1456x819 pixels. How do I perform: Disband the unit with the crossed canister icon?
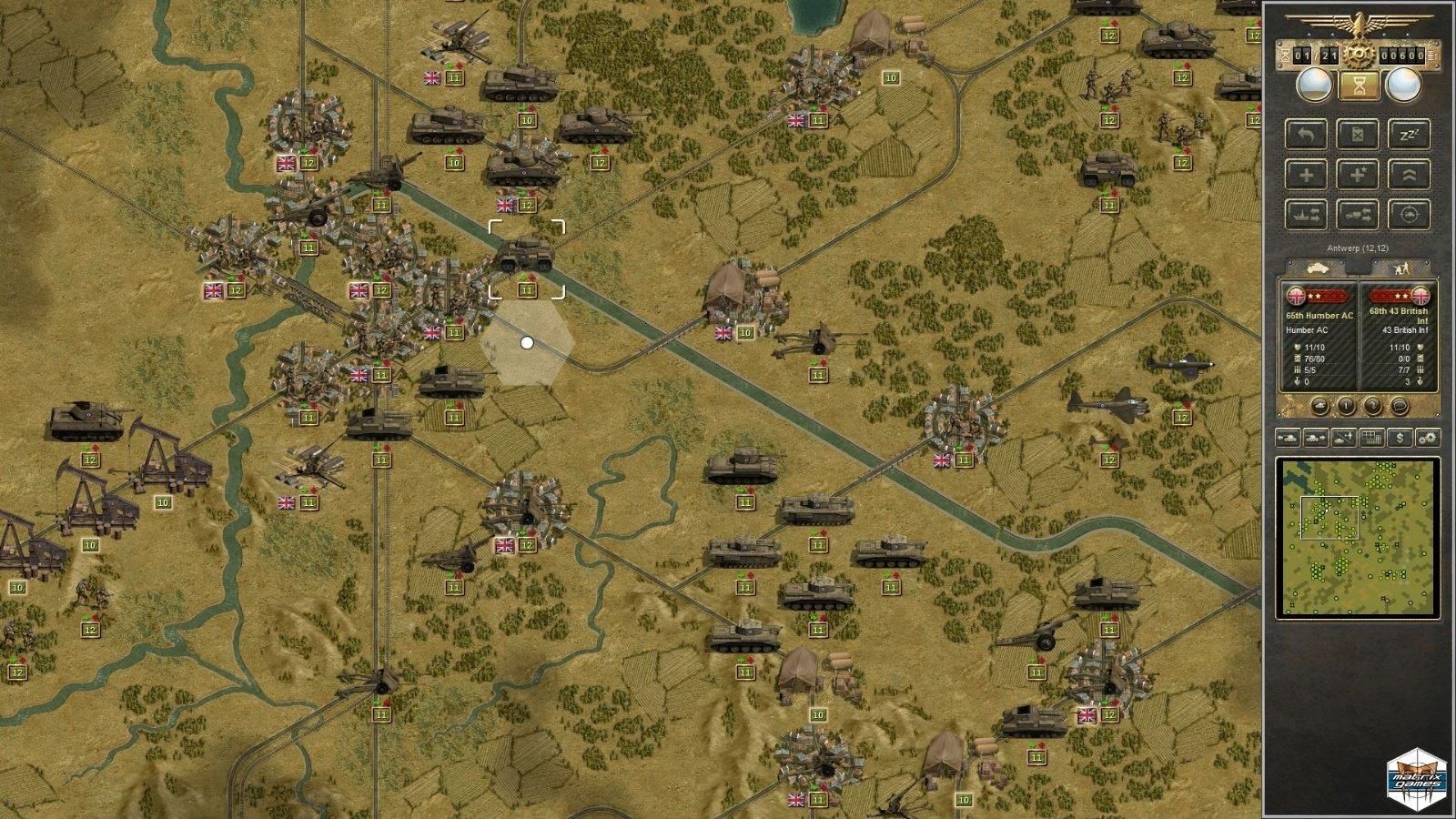[x=1357, y=134]
